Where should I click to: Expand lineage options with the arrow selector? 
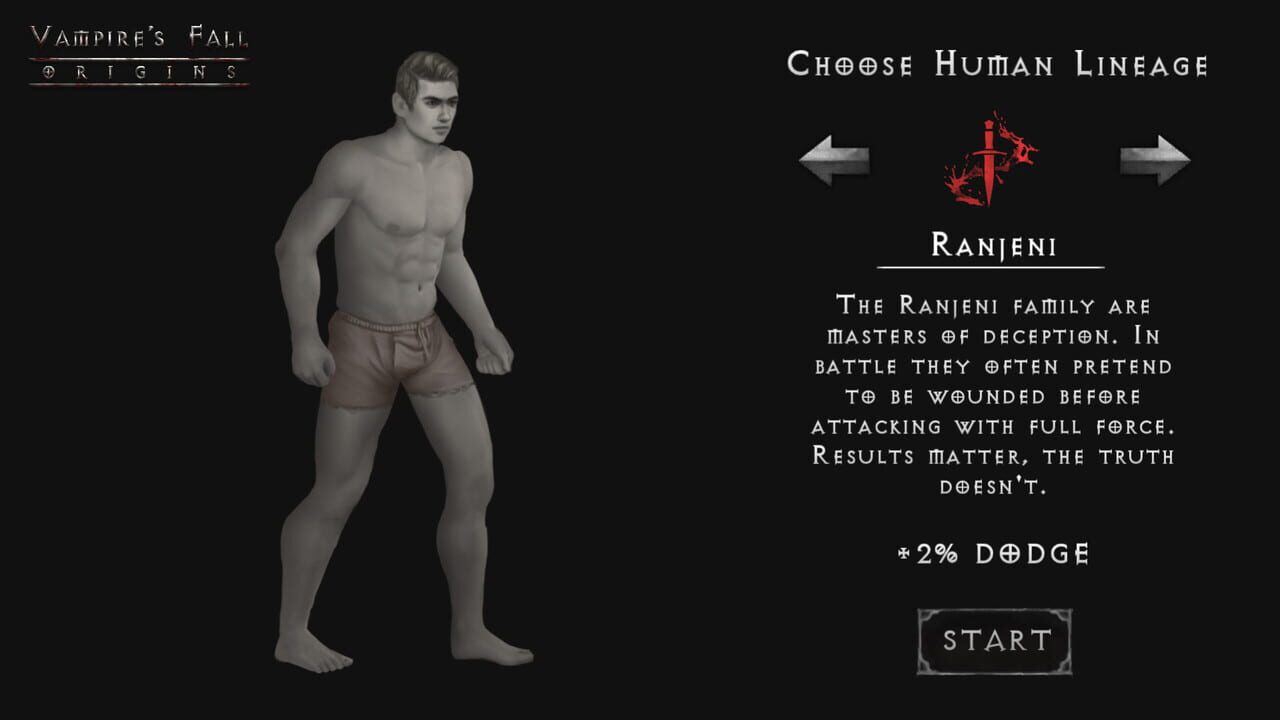tap(1150, 157)
